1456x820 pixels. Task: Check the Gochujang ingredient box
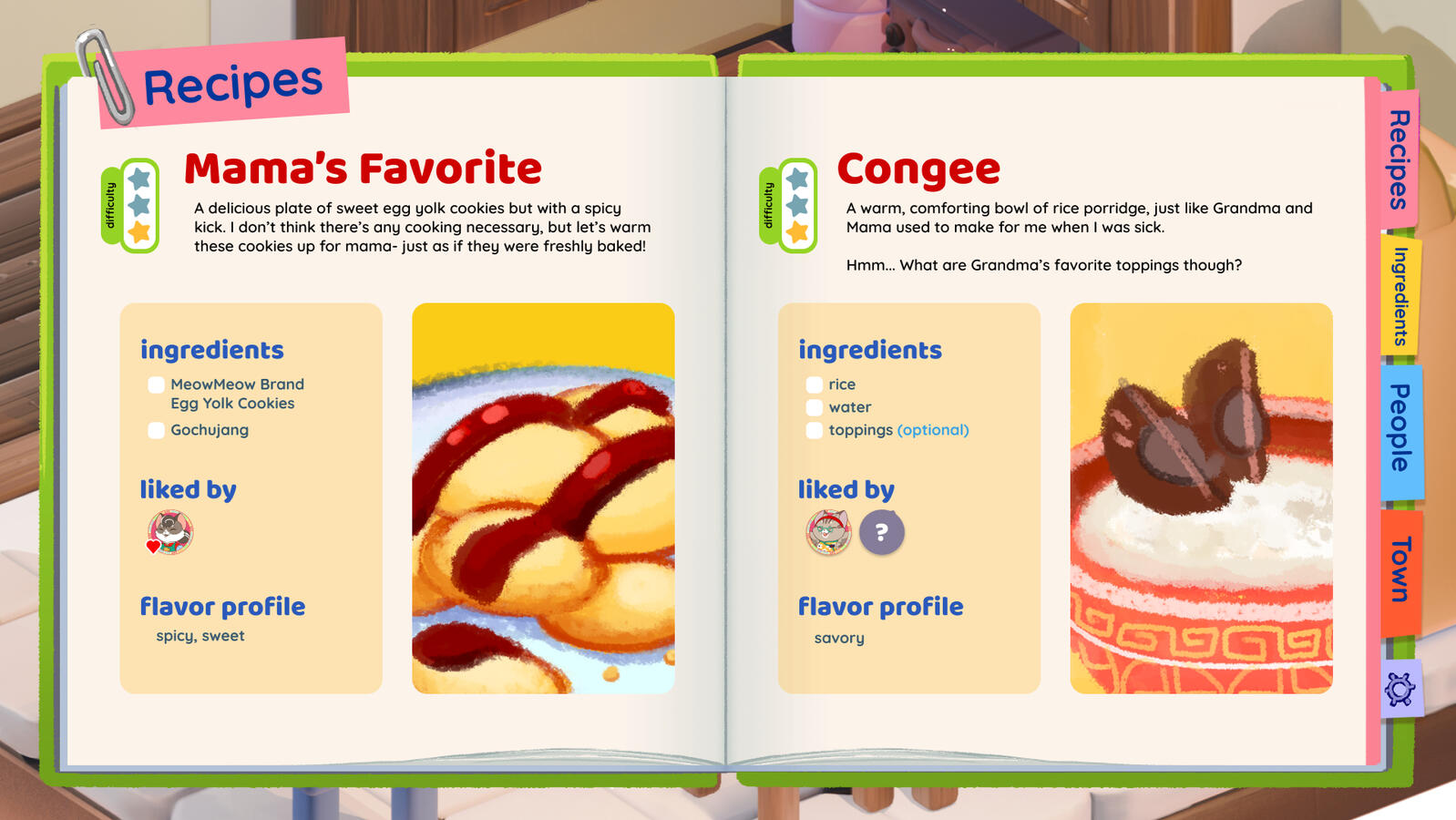pyautogui.click(x=157, y=430)
